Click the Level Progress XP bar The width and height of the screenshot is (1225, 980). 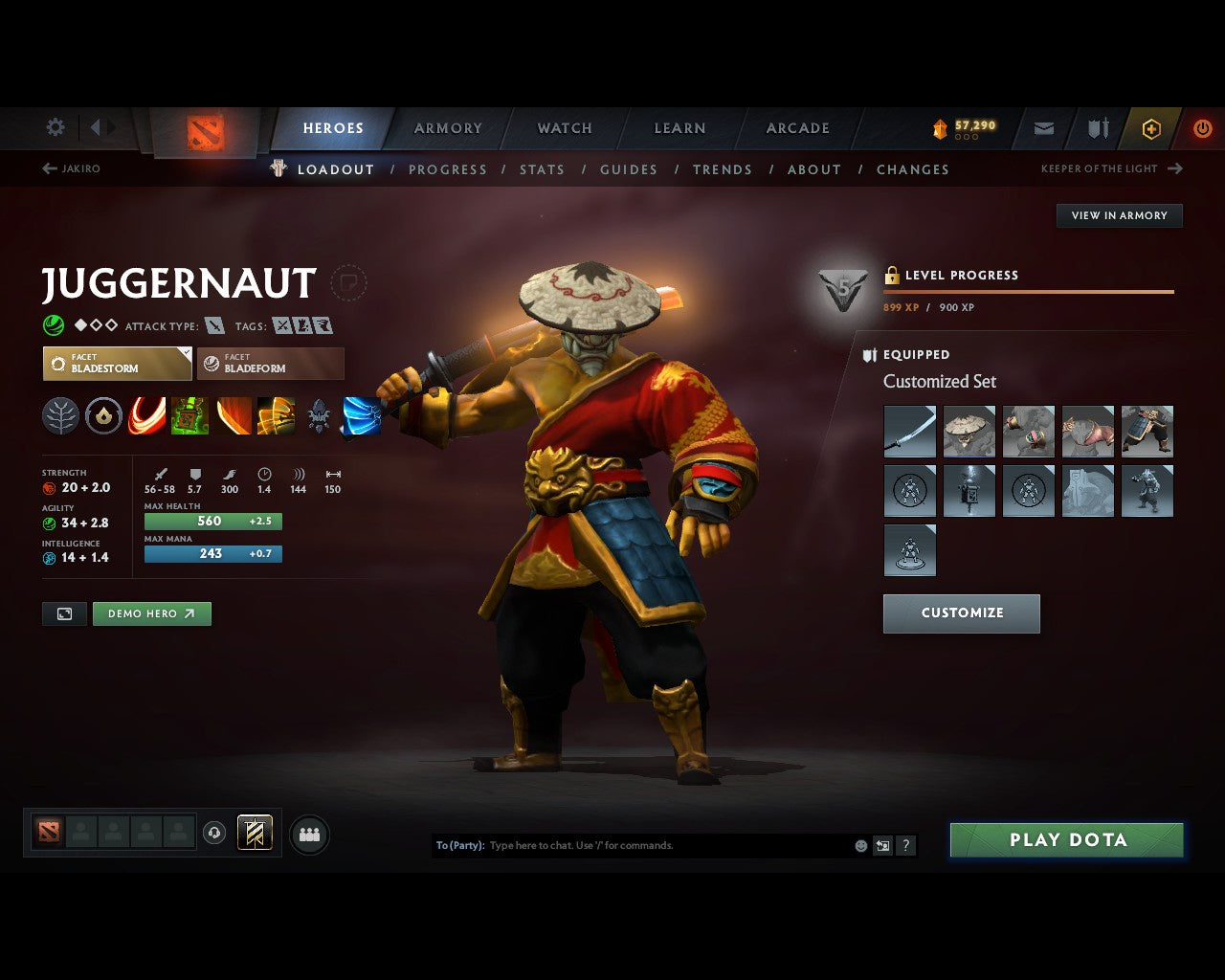click(1029, 290)
